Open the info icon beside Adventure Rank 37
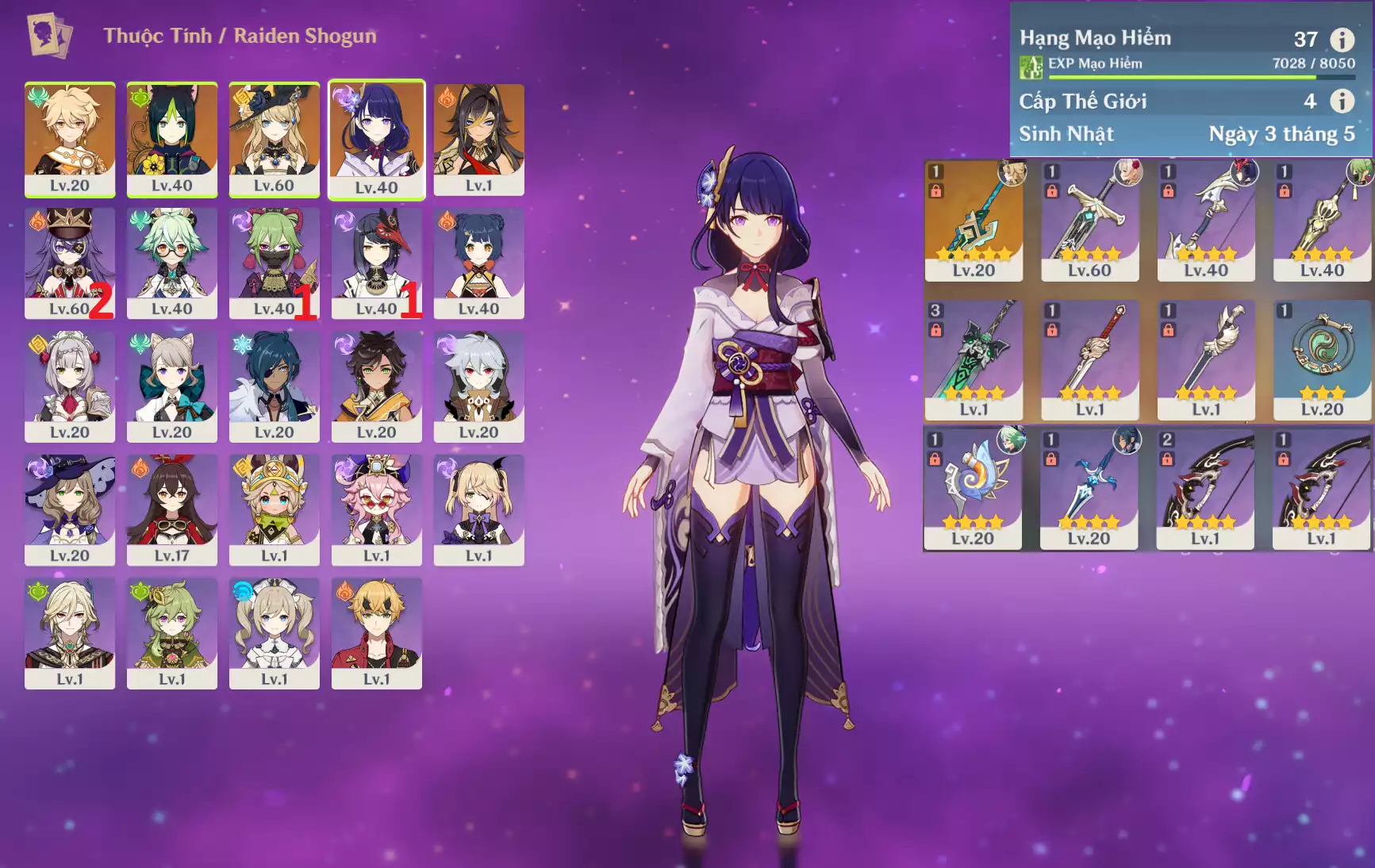1375x868 pixels. coord(1342,39)
